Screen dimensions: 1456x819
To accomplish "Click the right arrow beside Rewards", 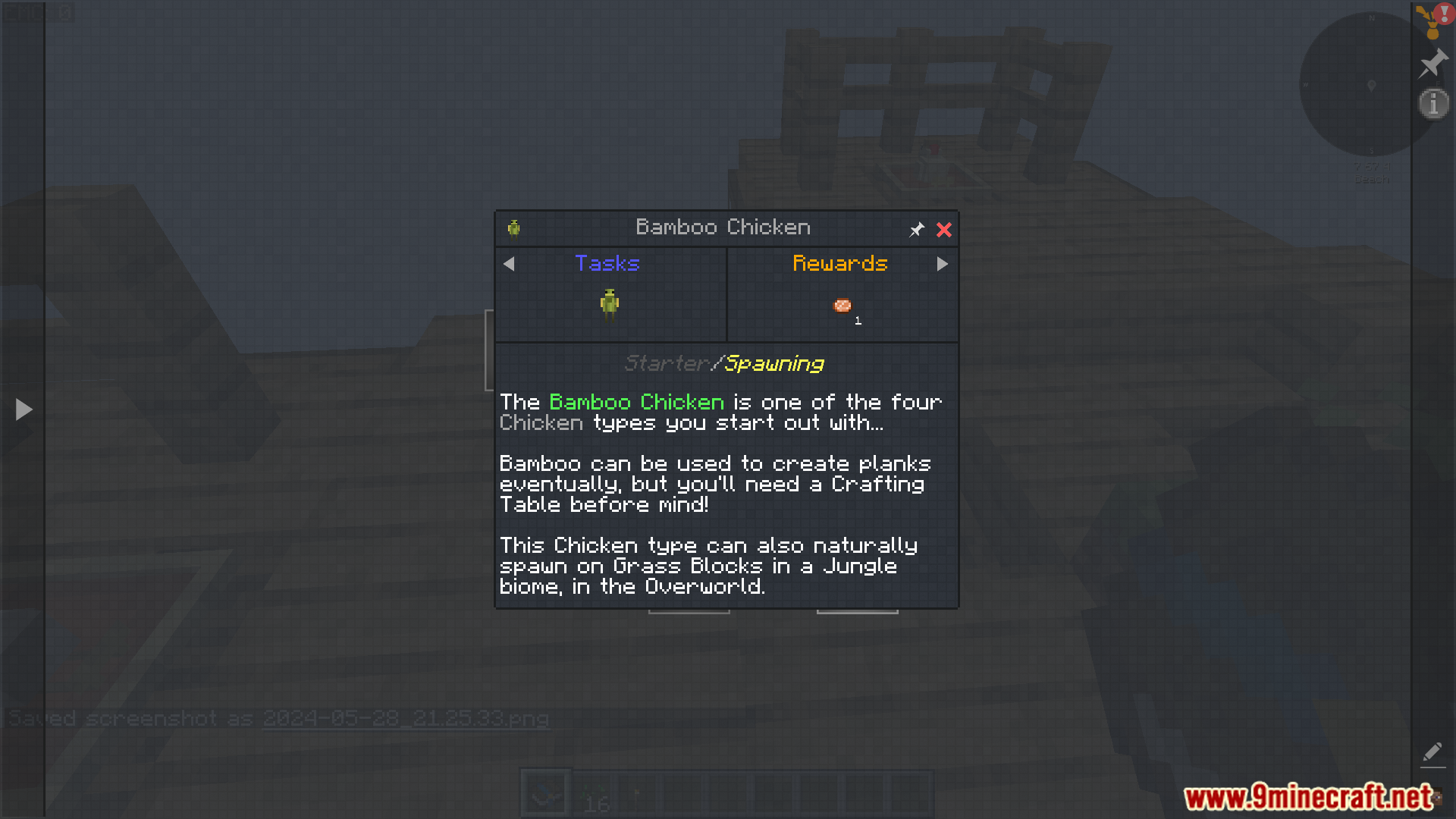I will [x=943, y=264].
